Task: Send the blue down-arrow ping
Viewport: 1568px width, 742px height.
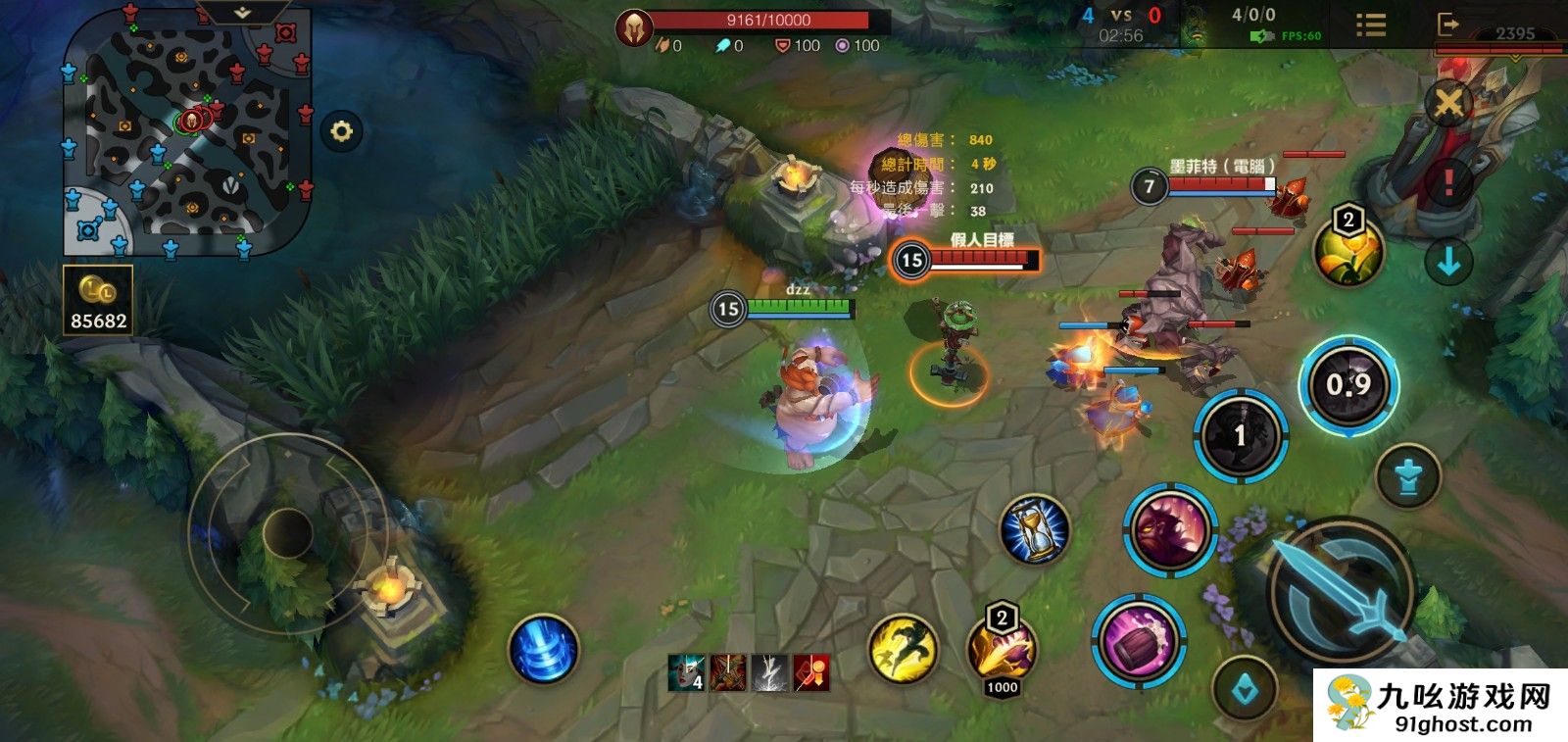Action: (1448, 262)
